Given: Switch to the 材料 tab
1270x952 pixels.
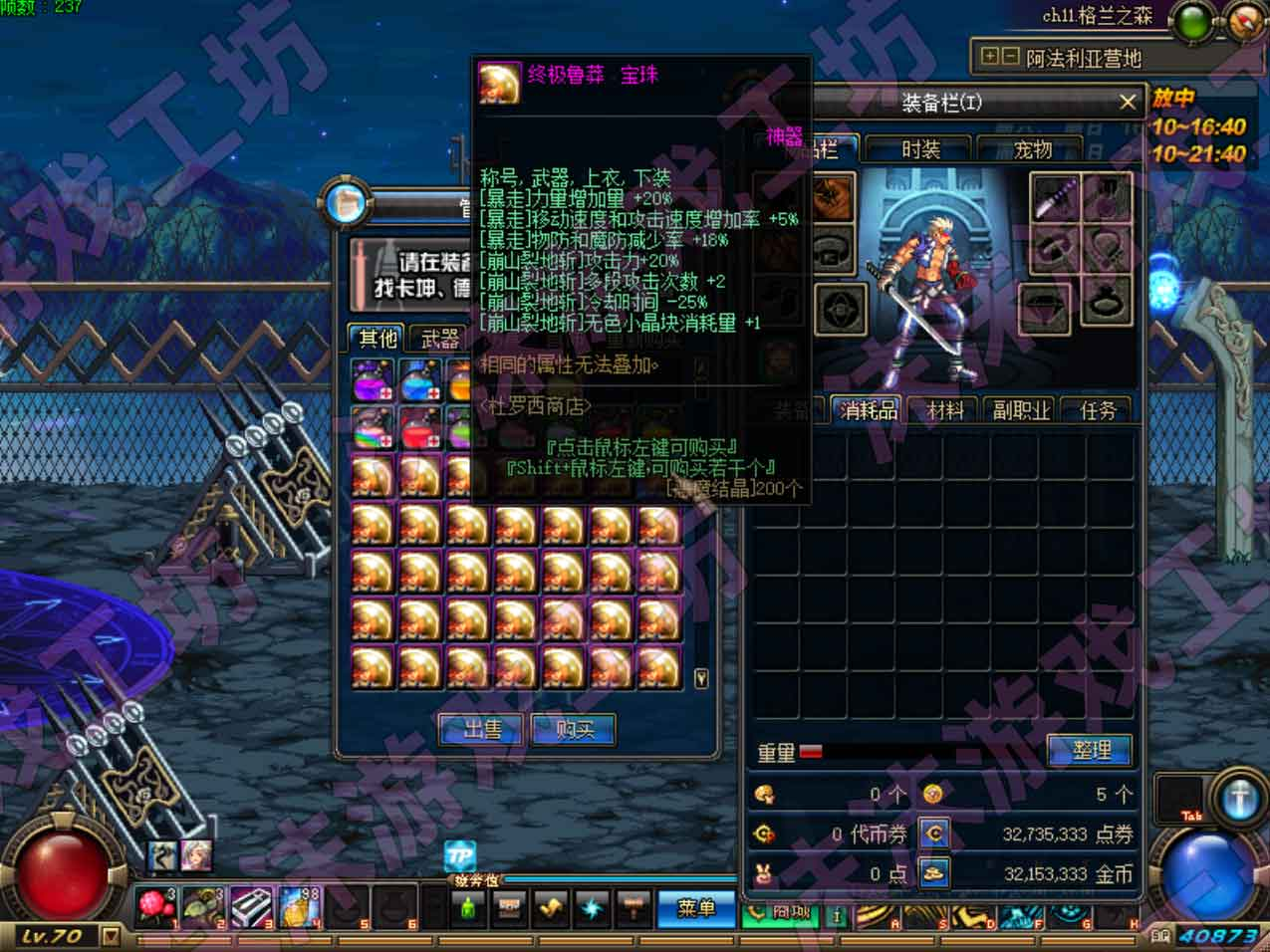Looking at the screenshot, I should pos(945,409).
